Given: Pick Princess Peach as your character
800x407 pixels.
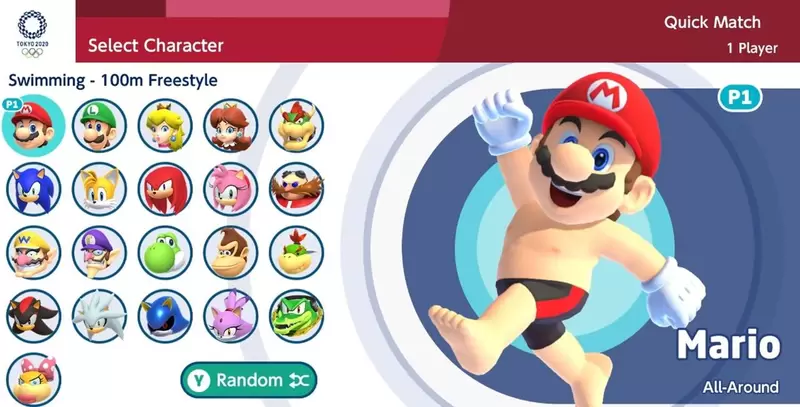Looking at the screenshot, I should point(165,126).
